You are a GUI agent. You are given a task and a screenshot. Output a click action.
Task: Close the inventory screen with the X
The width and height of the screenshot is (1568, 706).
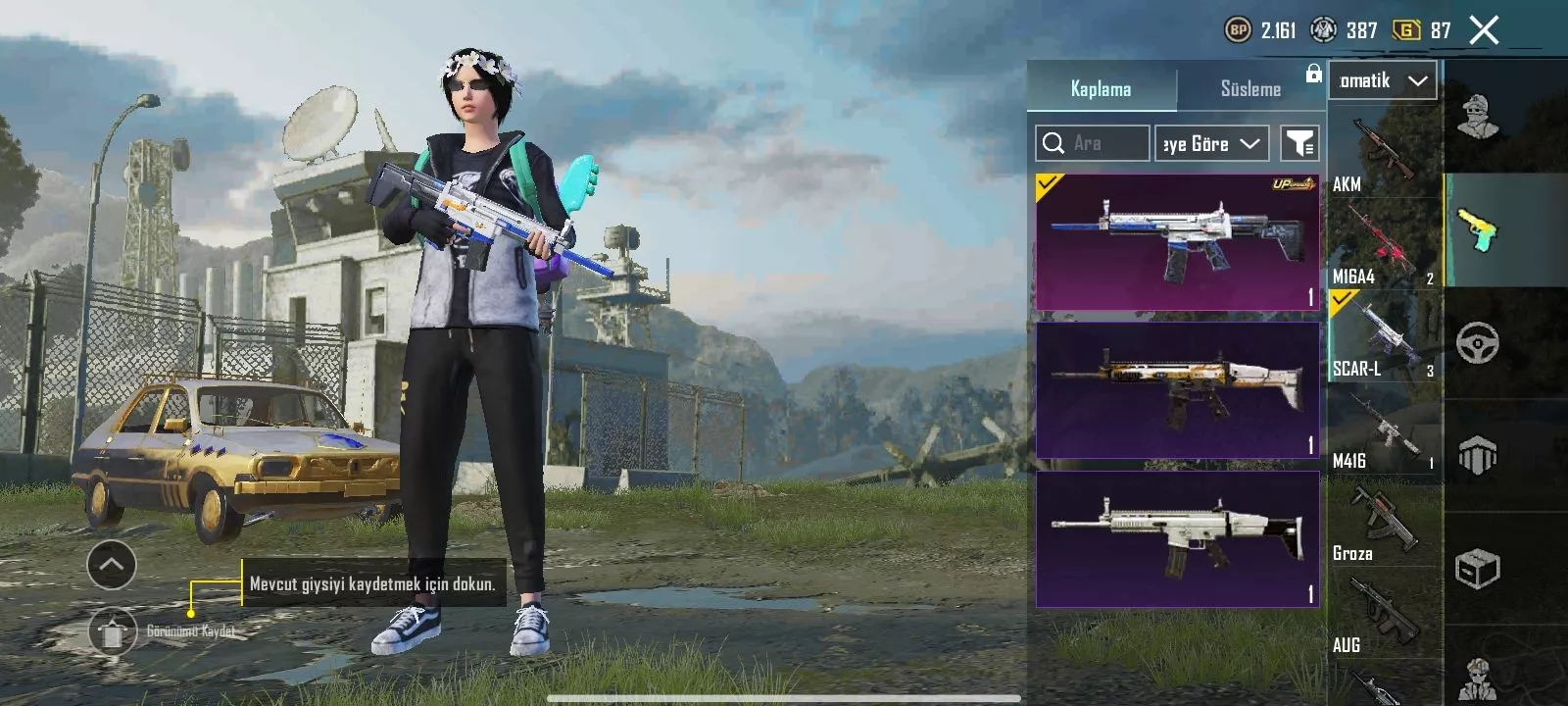click(x=1484, y=30)
